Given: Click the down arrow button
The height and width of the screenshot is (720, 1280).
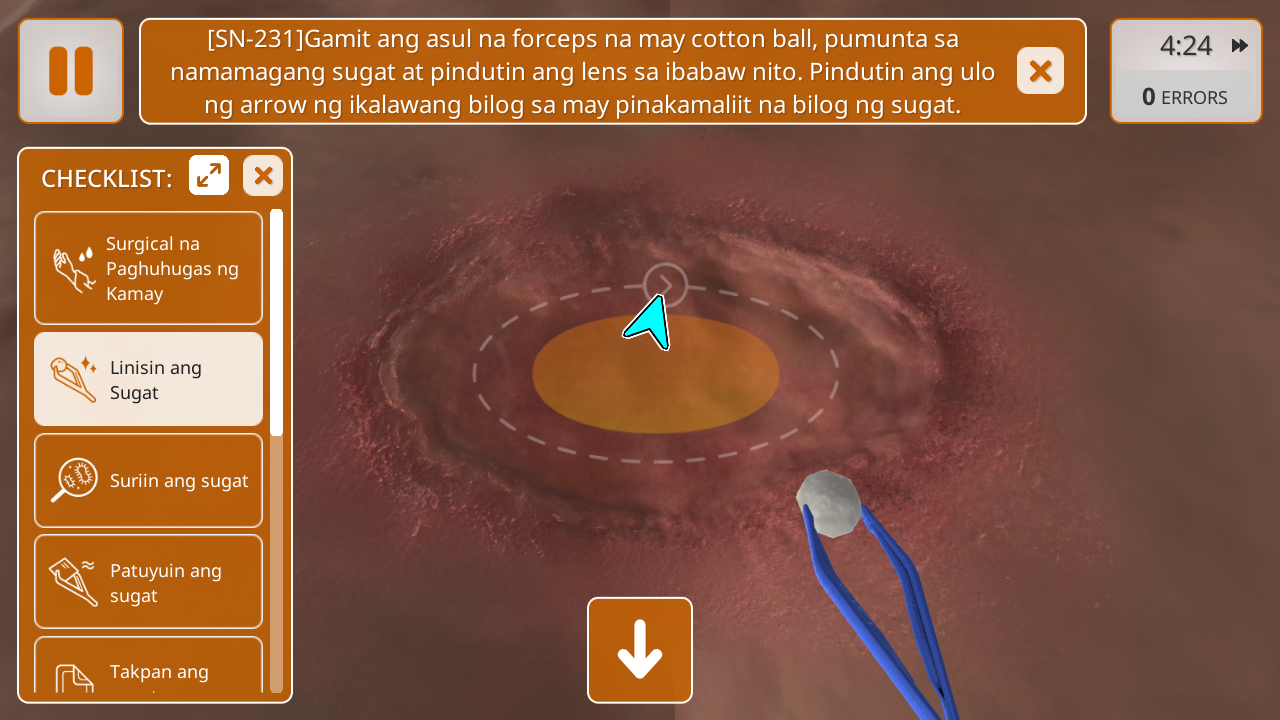Looking at the screenshot, I should (640, 650).
